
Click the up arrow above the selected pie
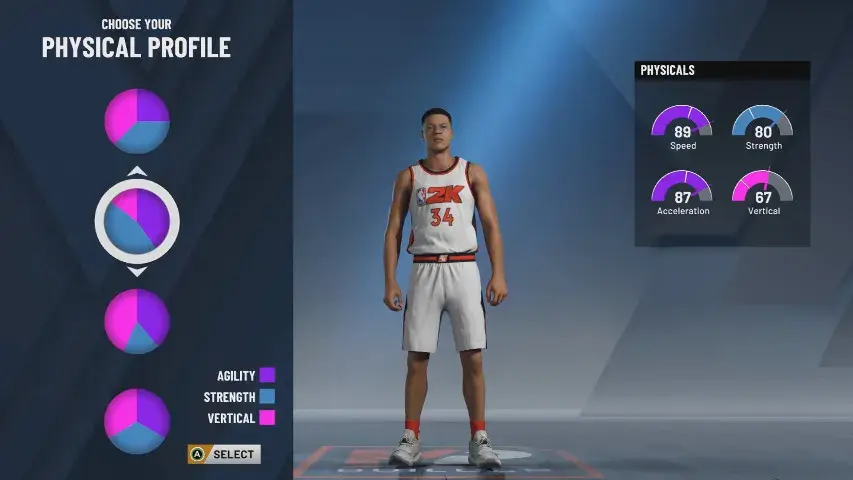pyautogui.click(x=137, y=171)
